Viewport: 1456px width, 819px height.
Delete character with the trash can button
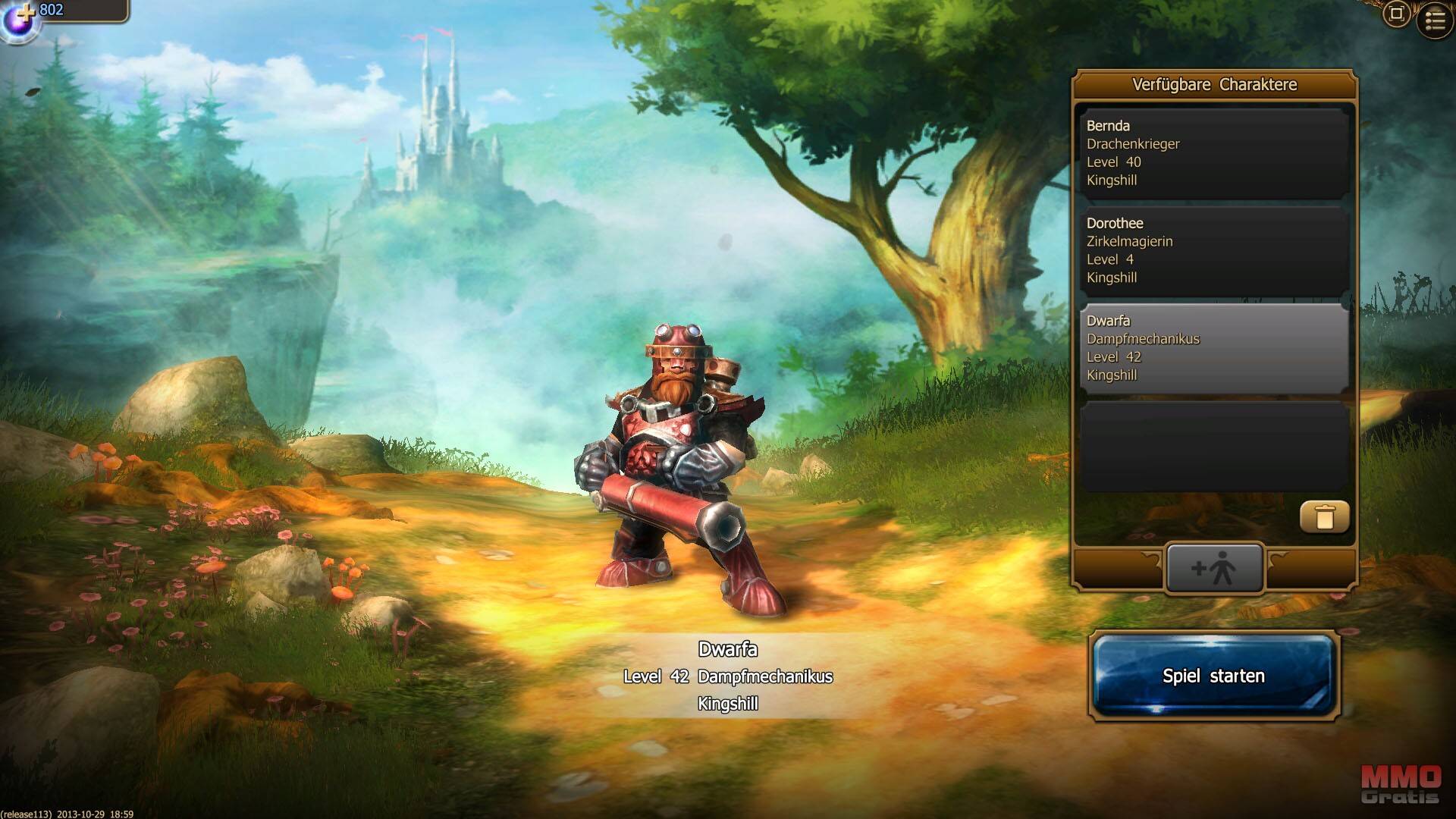point(1324,517)
